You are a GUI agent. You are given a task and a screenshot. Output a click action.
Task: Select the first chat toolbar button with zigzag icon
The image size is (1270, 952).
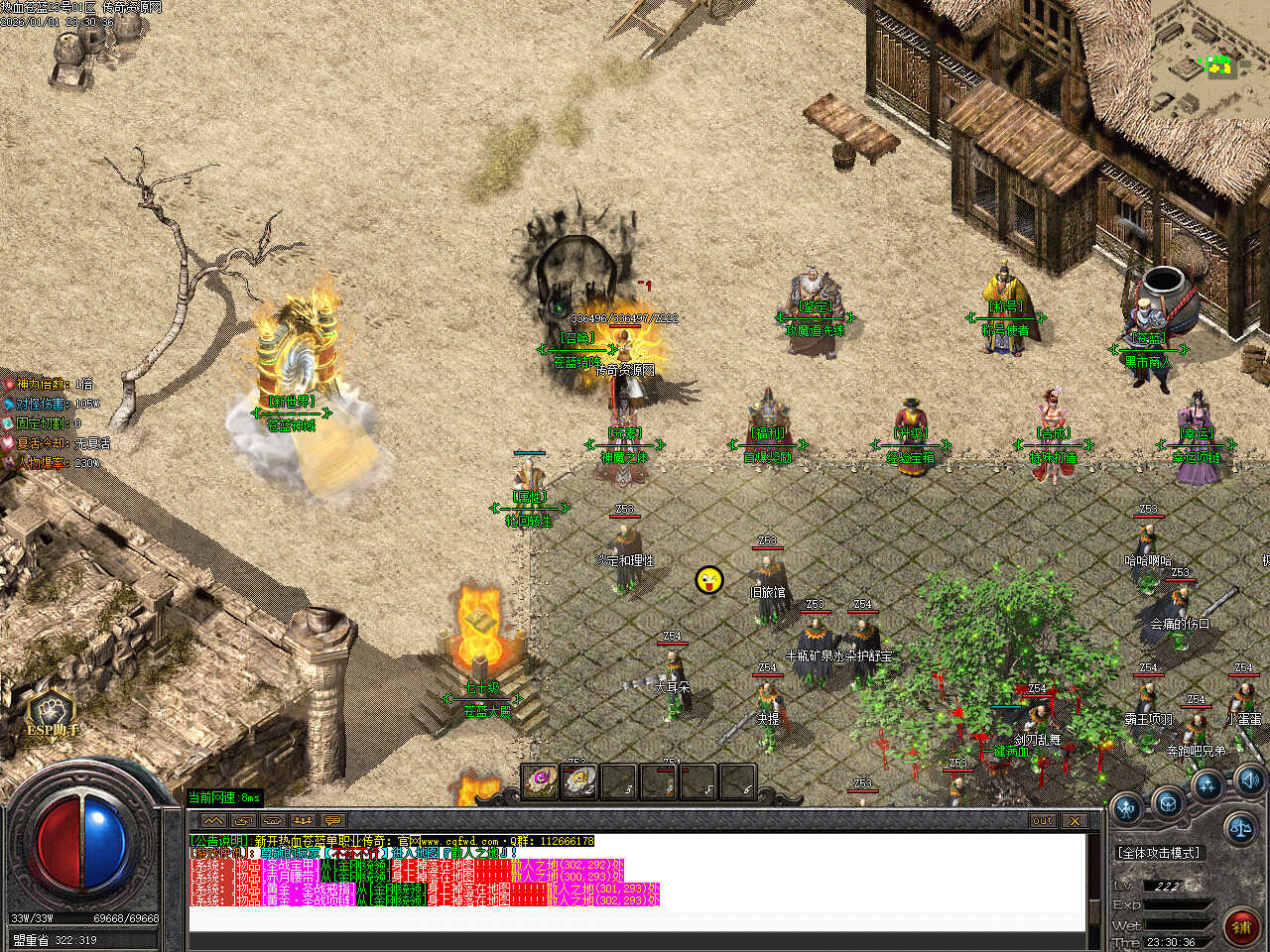point(212,821)
